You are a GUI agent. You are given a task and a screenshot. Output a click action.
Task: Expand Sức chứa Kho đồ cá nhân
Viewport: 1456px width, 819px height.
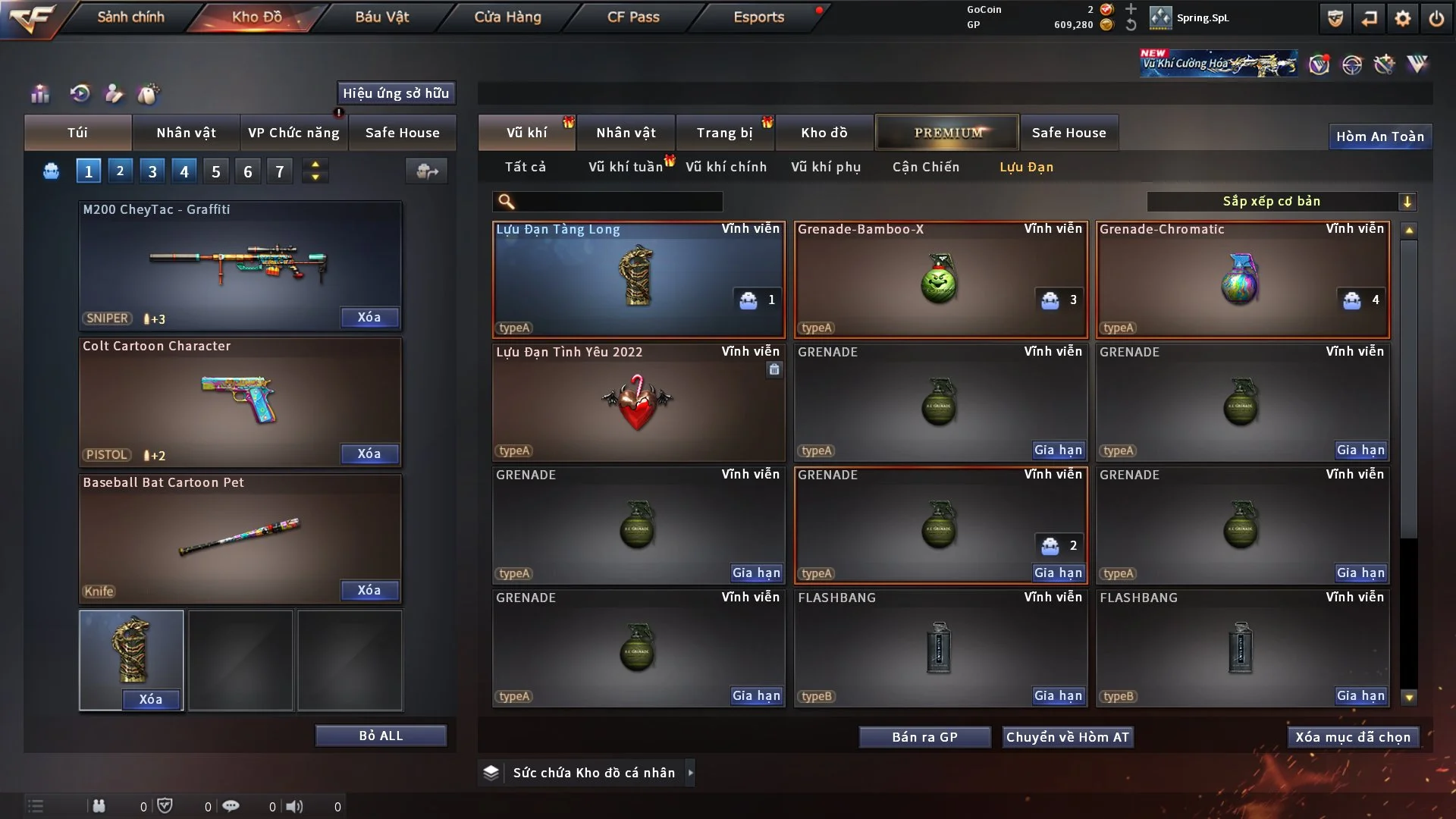(593, 773)
